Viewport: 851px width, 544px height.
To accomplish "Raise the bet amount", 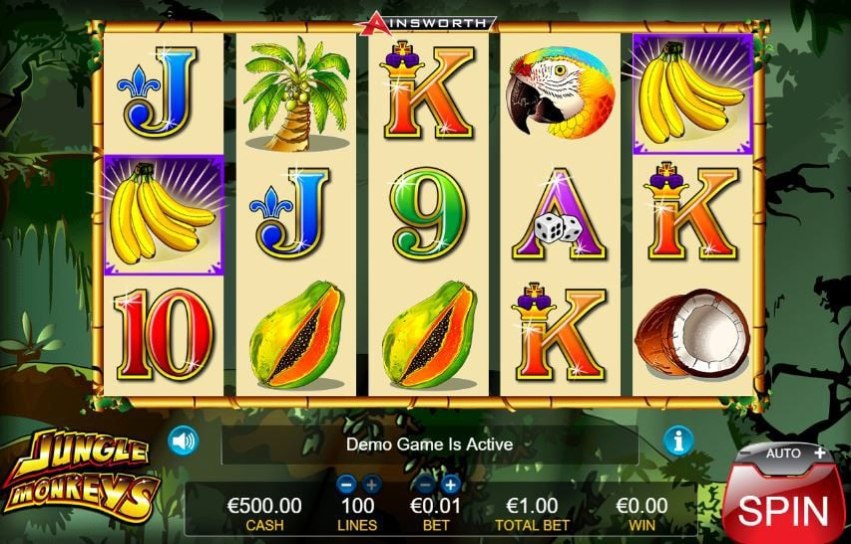I will click(450, 484).
